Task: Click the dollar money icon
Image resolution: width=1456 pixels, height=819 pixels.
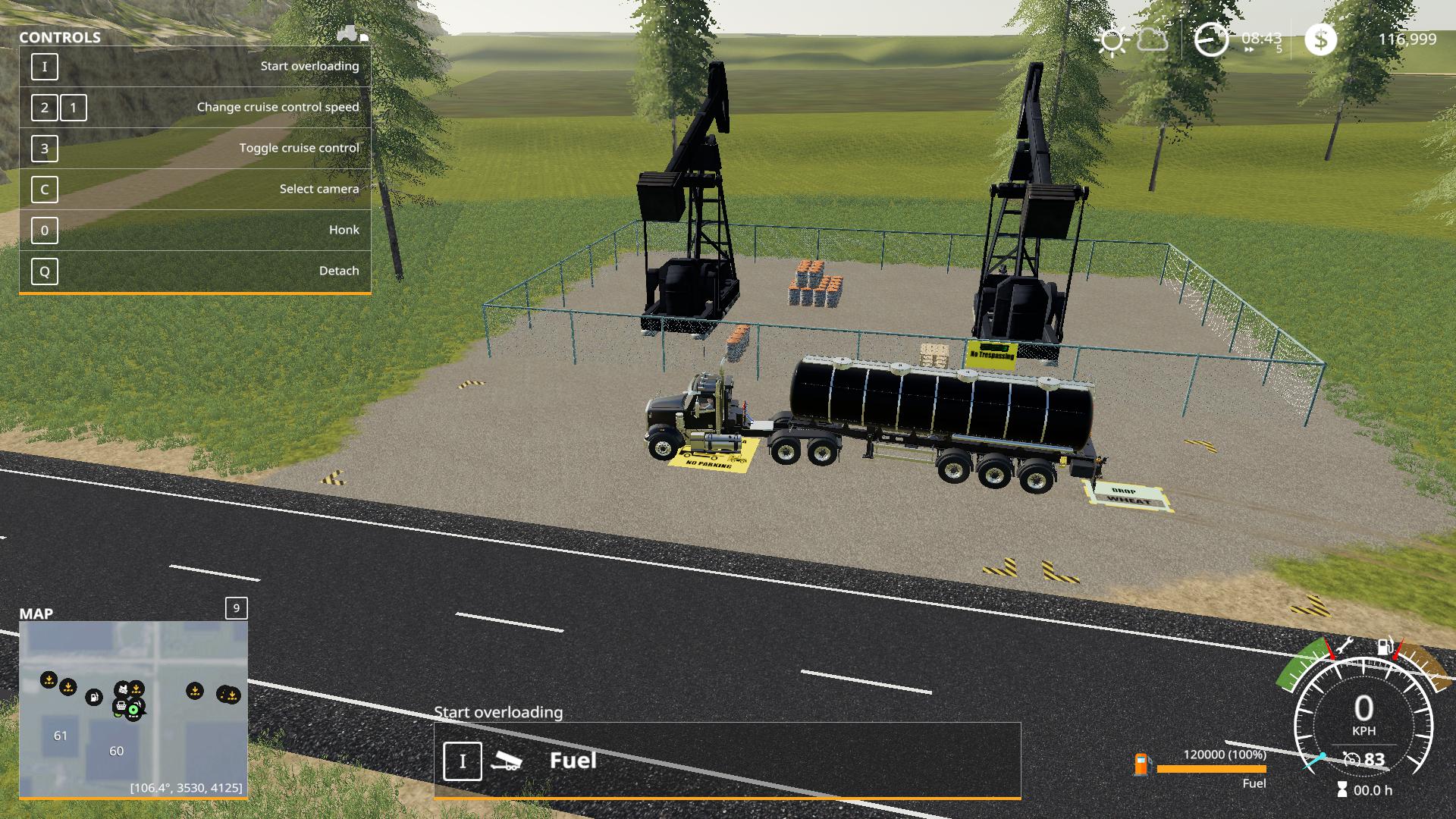Action: [x=1320, y=39]
